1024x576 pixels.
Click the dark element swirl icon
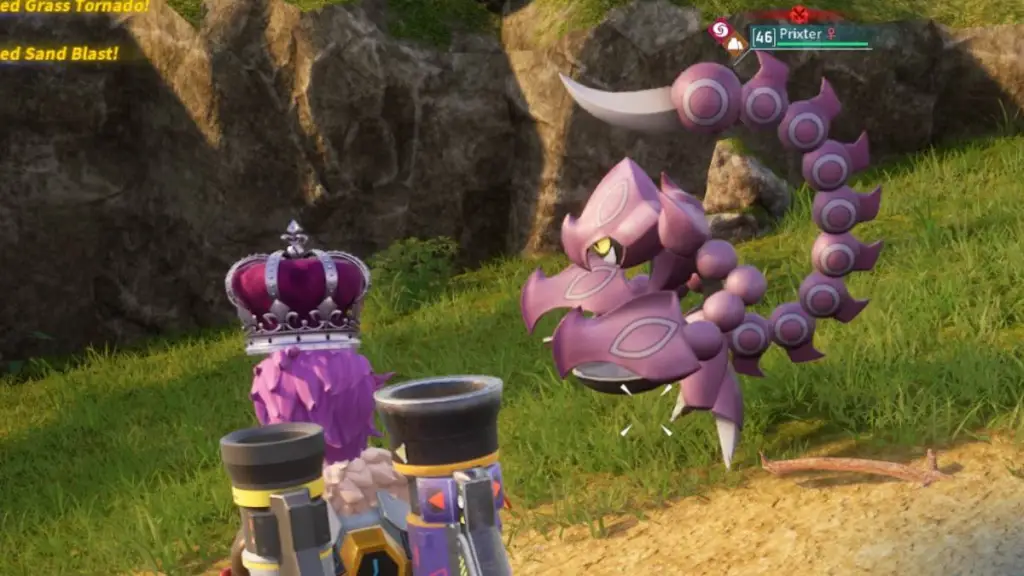[x=719, y=31]
